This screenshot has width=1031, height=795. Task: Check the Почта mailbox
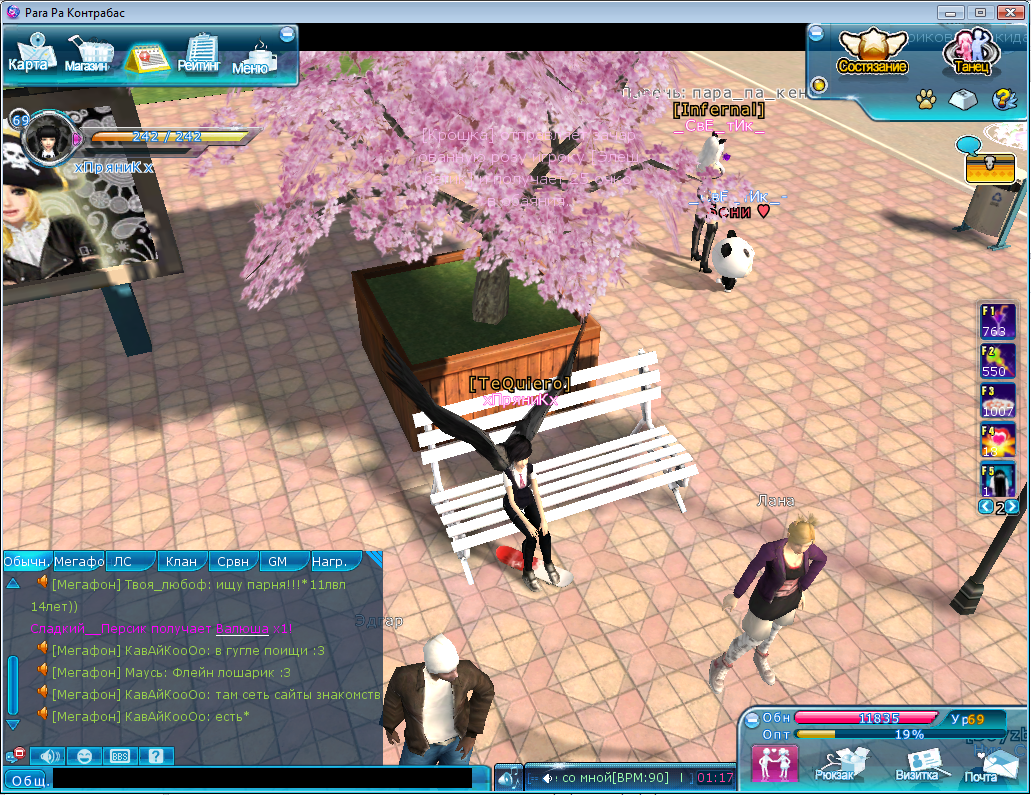[x=983, y=764]
